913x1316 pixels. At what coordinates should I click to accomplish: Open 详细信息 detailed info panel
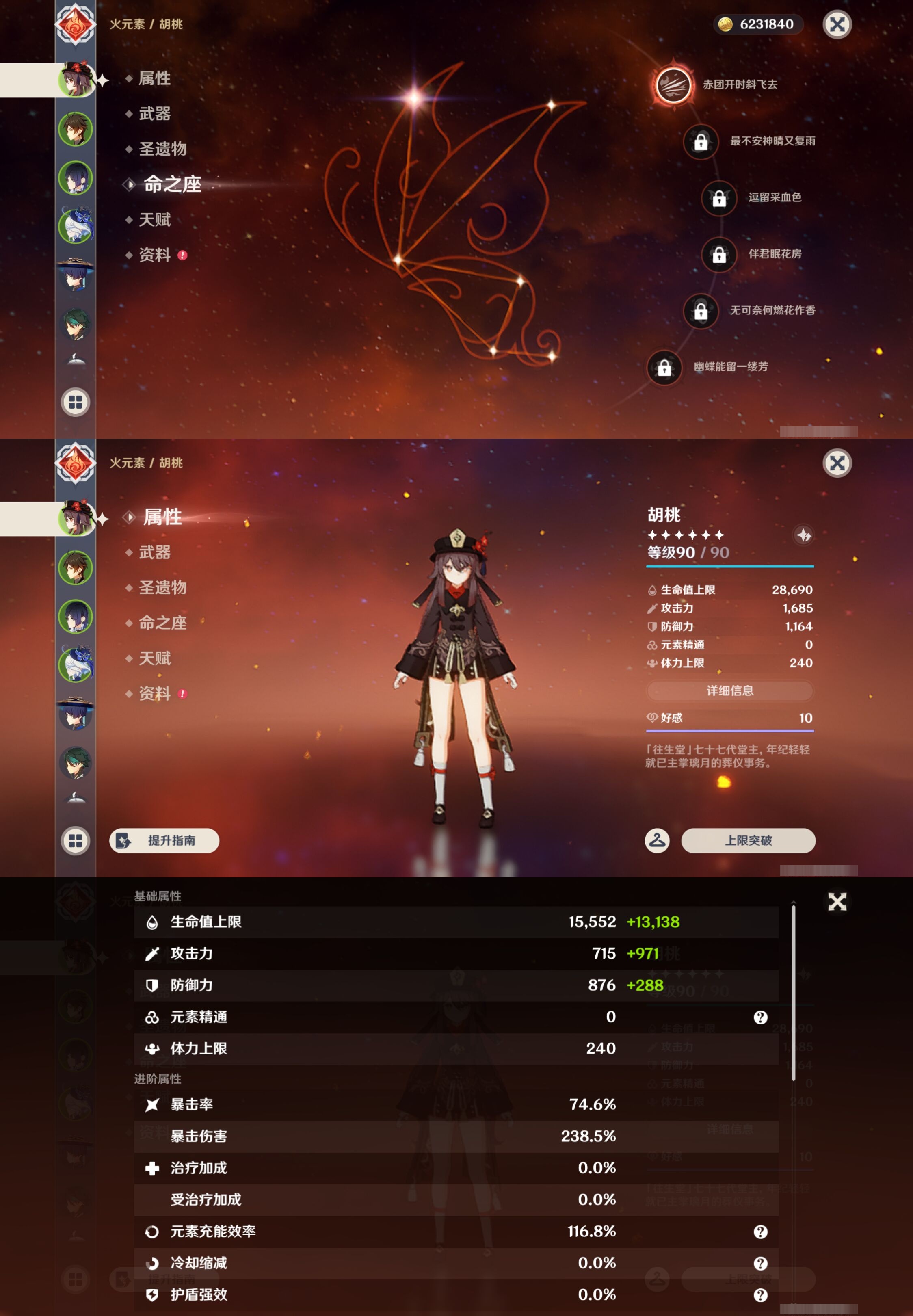729,691
